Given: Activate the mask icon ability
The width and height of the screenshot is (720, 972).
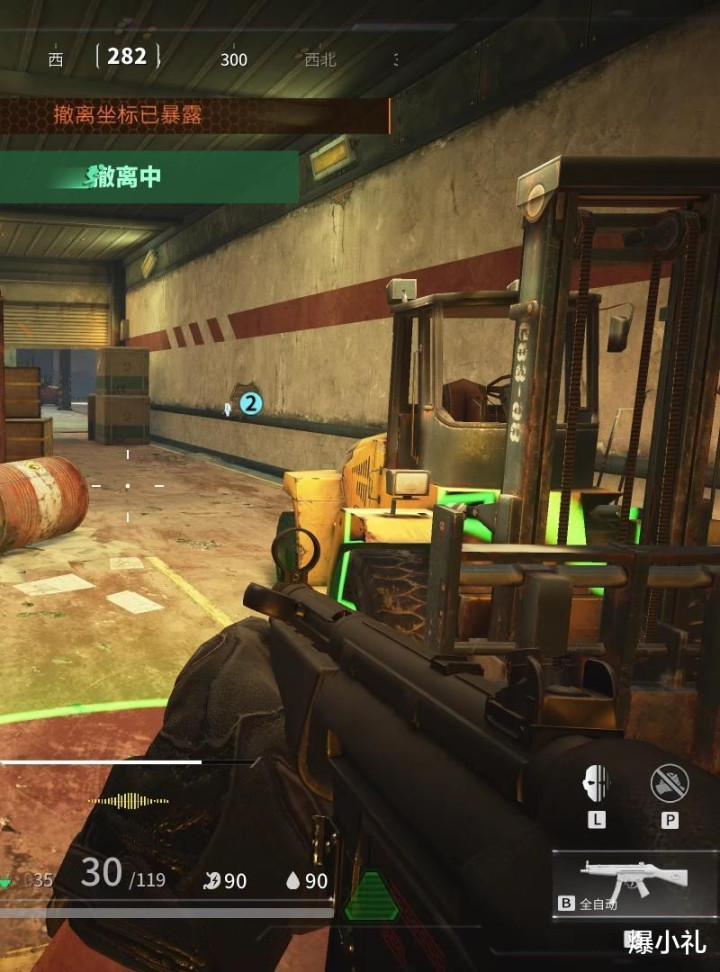Looking at the screenshot, I should point(597,783).
